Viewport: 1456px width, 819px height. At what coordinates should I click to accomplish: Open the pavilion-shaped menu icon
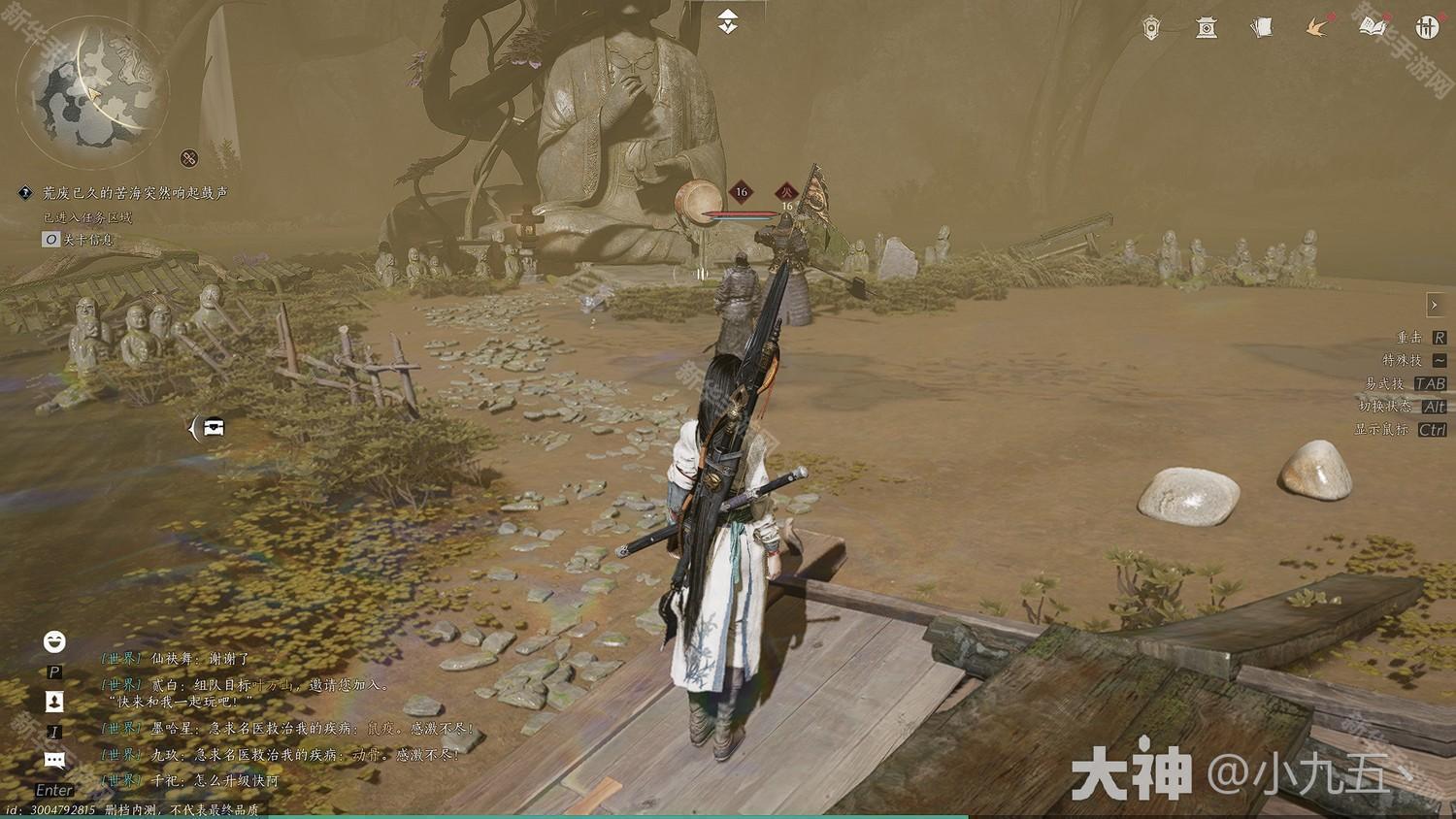1207,28
